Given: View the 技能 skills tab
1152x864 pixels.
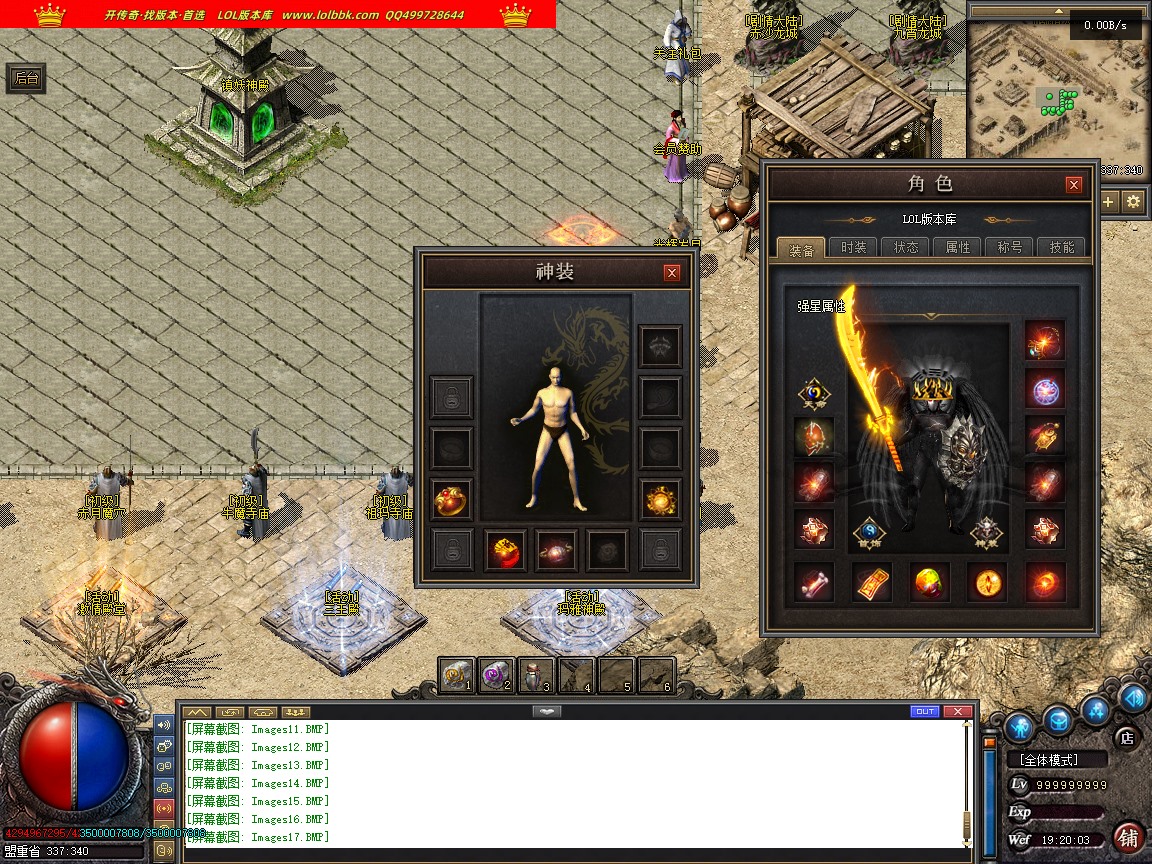Looking at the screenshot, I should point(1061,247).
